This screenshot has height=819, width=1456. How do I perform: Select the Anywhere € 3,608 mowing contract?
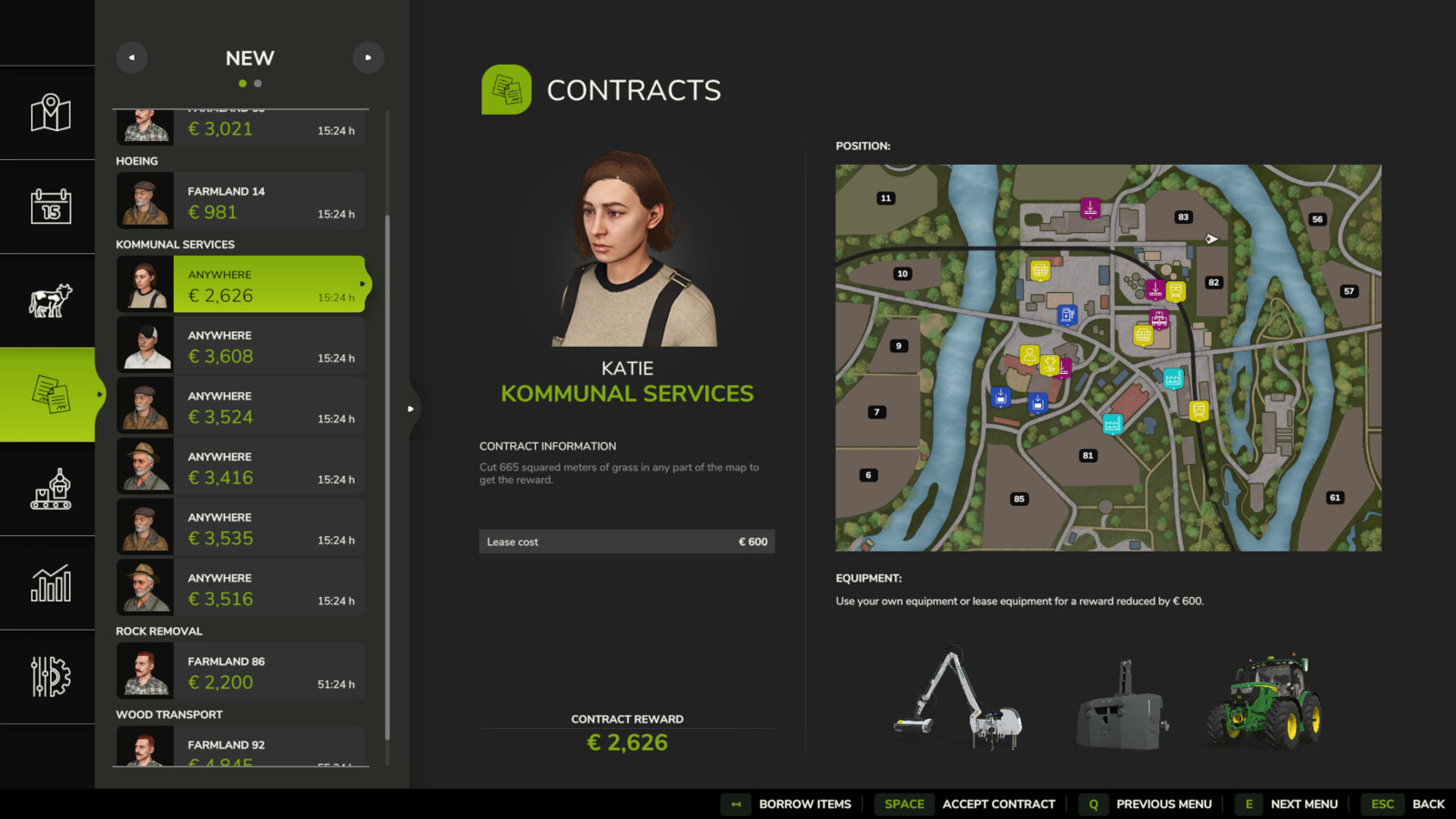tap(255, 345)
